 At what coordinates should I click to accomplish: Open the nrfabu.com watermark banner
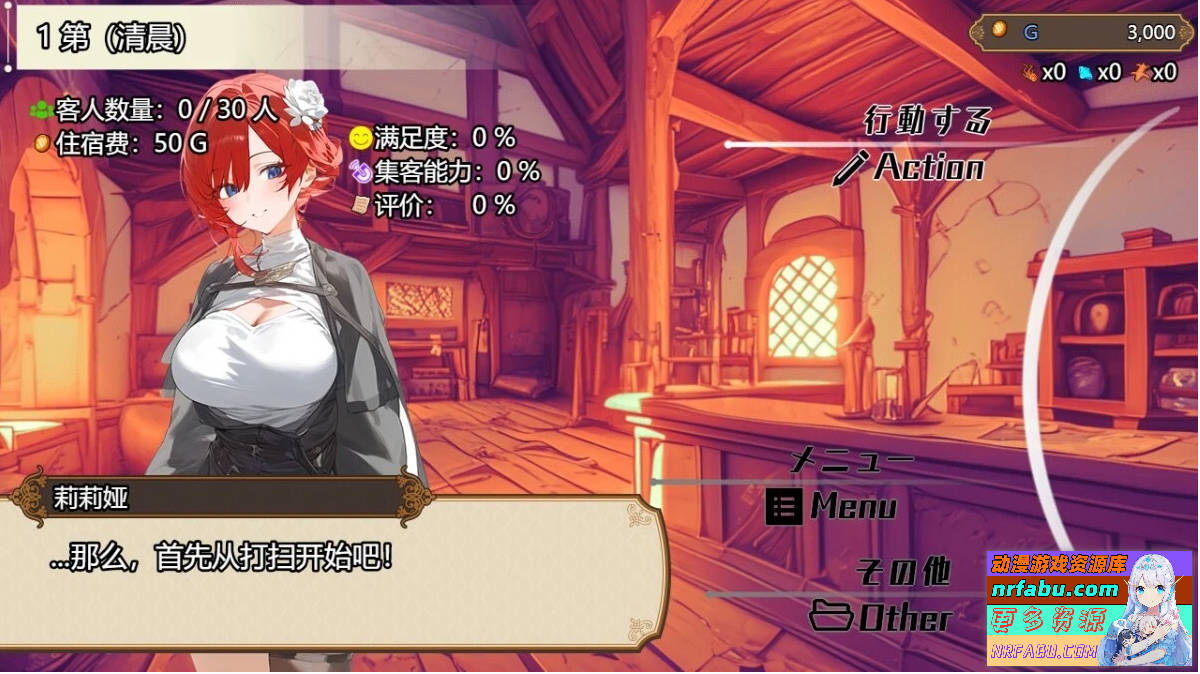1089,608
